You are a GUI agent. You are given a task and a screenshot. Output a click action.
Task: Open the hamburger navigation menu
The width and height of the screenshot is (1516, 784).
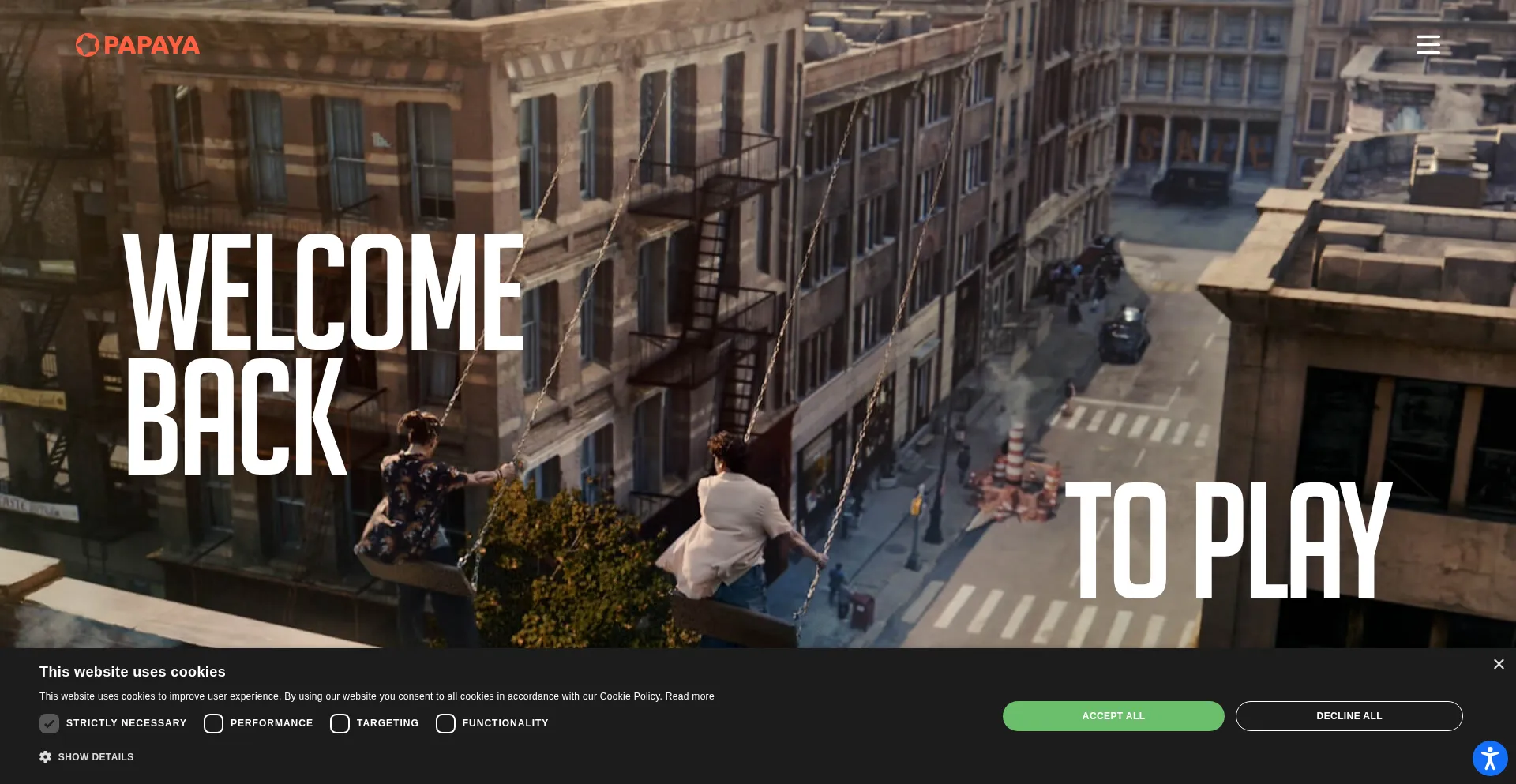point(1428,44)
